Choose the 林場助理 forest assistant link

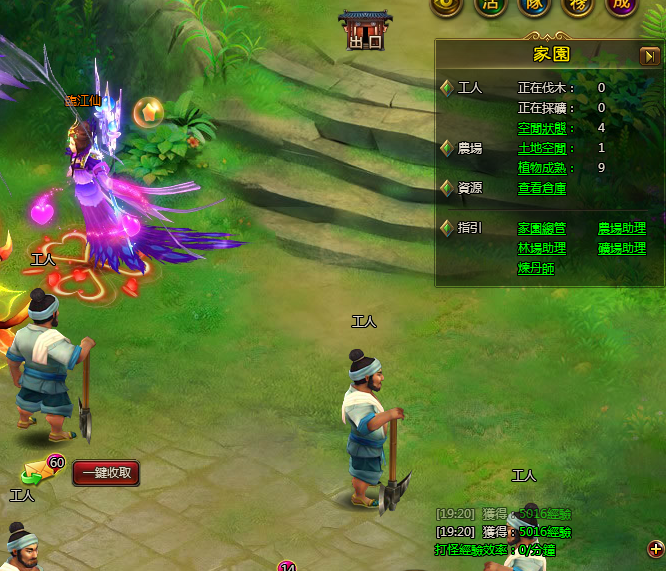[x=542, y=249]
